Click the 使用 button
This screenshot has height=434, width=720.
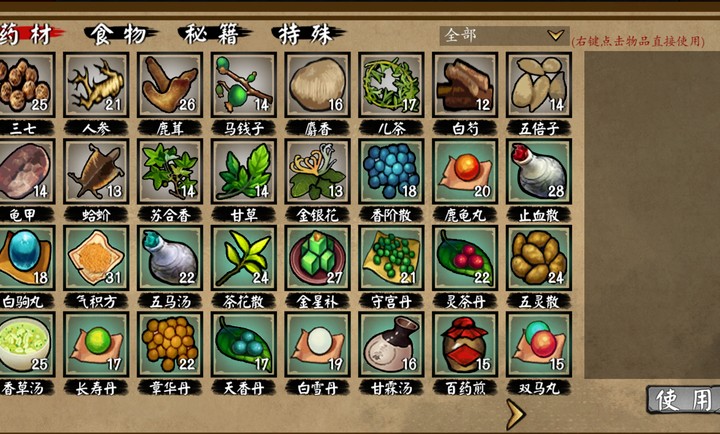pos(684,400)
